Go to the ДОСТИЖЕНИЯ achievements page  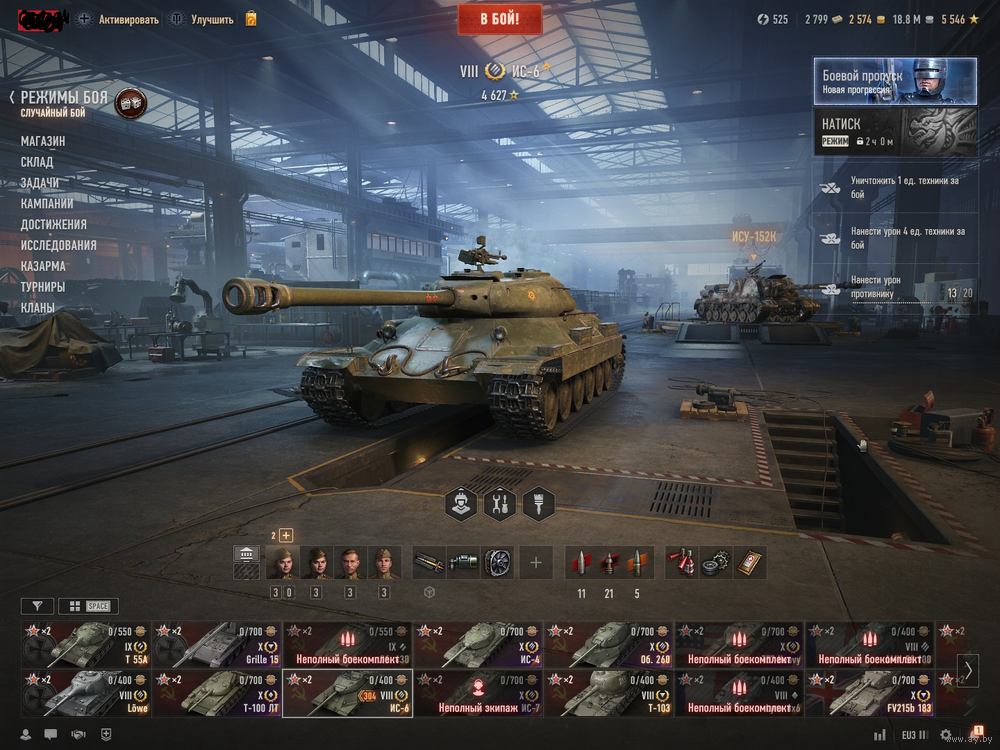tap(54, 224)
